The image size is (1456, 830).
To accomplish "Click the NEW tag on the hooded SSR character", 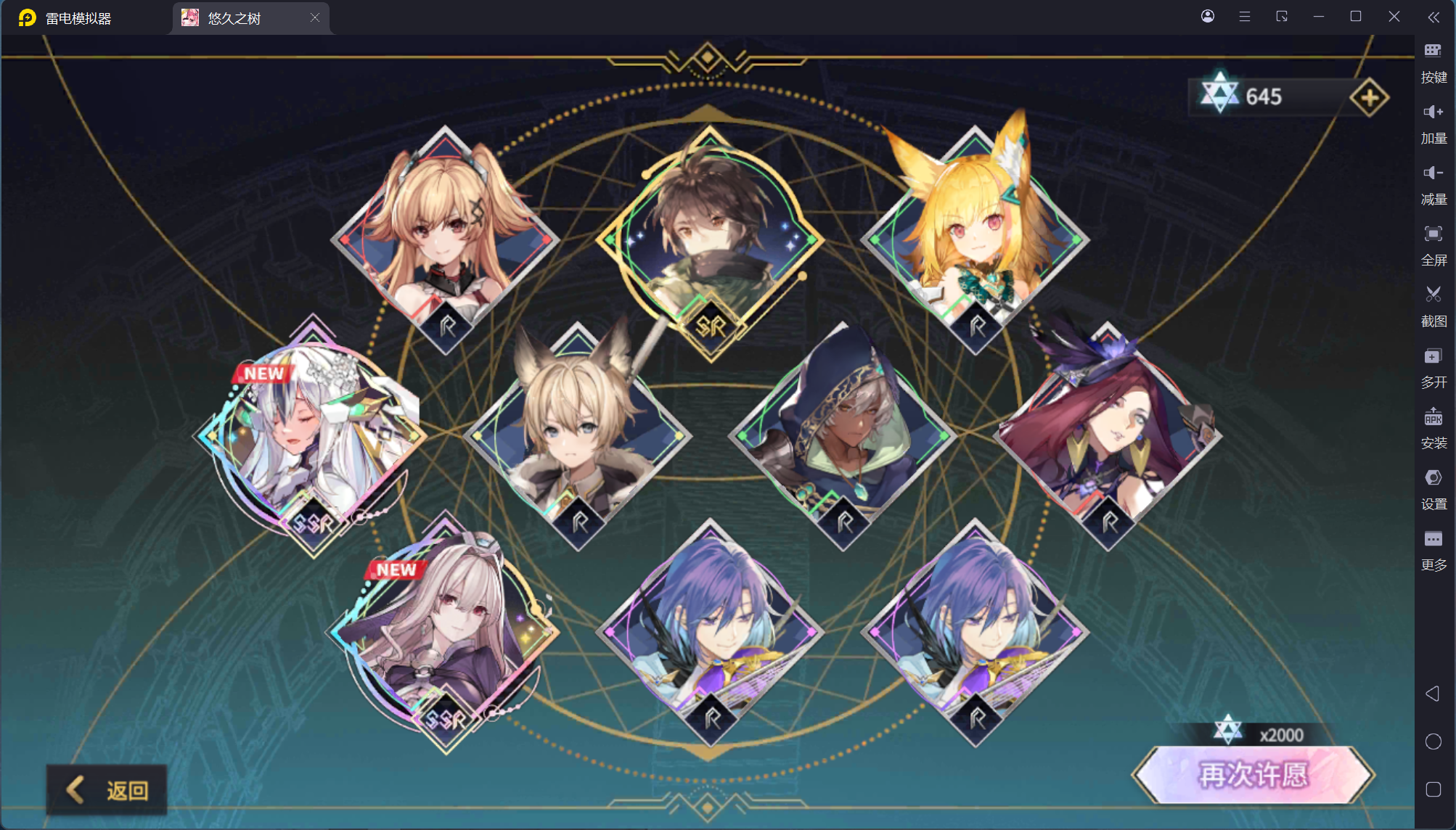I will [396, 570].
